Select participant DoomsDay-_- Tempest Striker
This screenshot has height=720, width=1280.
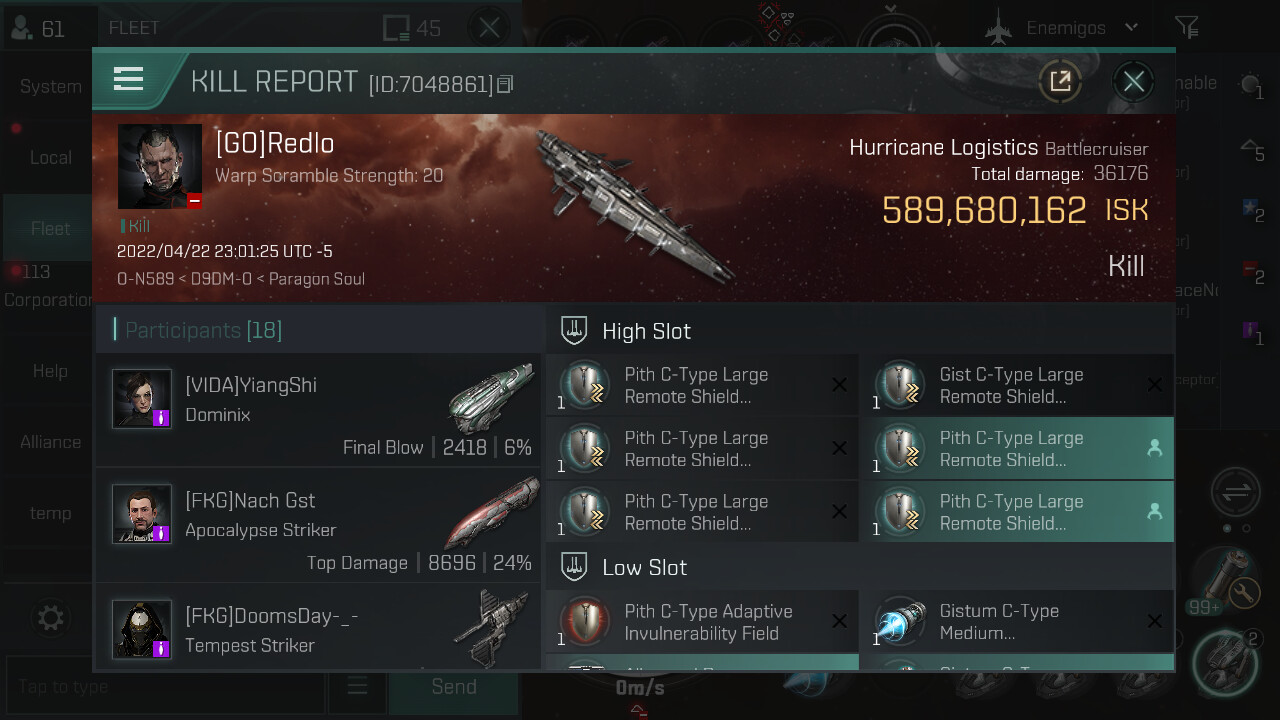[x=318, y=629]
